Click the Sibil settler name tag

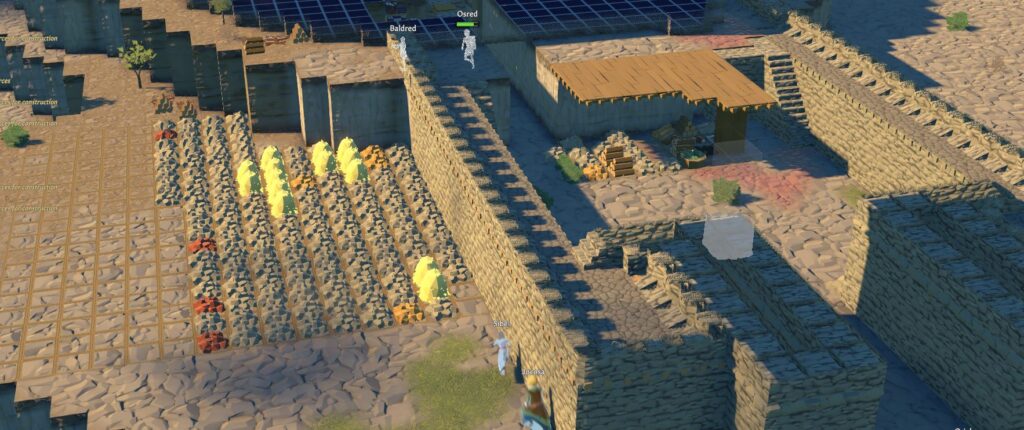pos(501,324)
